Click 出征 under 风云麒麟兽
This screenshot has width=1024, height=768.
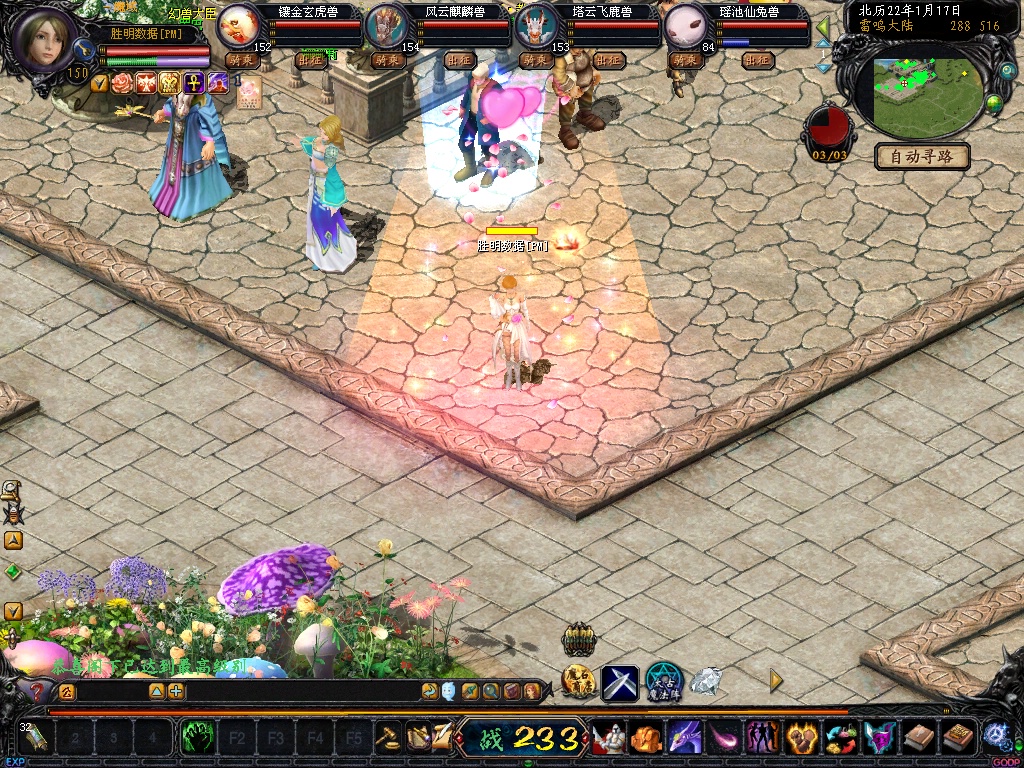coord(459,60)
